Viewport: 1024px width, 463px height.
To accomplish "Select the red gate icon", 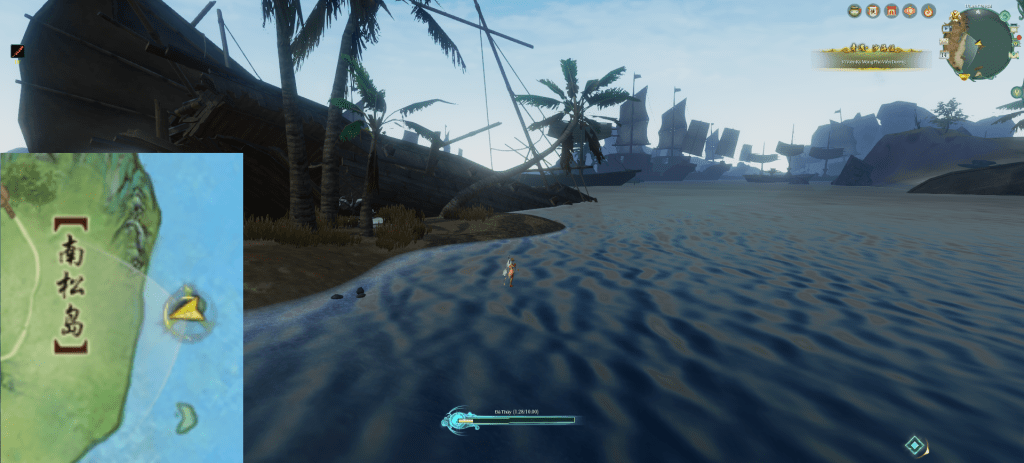I will coord(891,11).
